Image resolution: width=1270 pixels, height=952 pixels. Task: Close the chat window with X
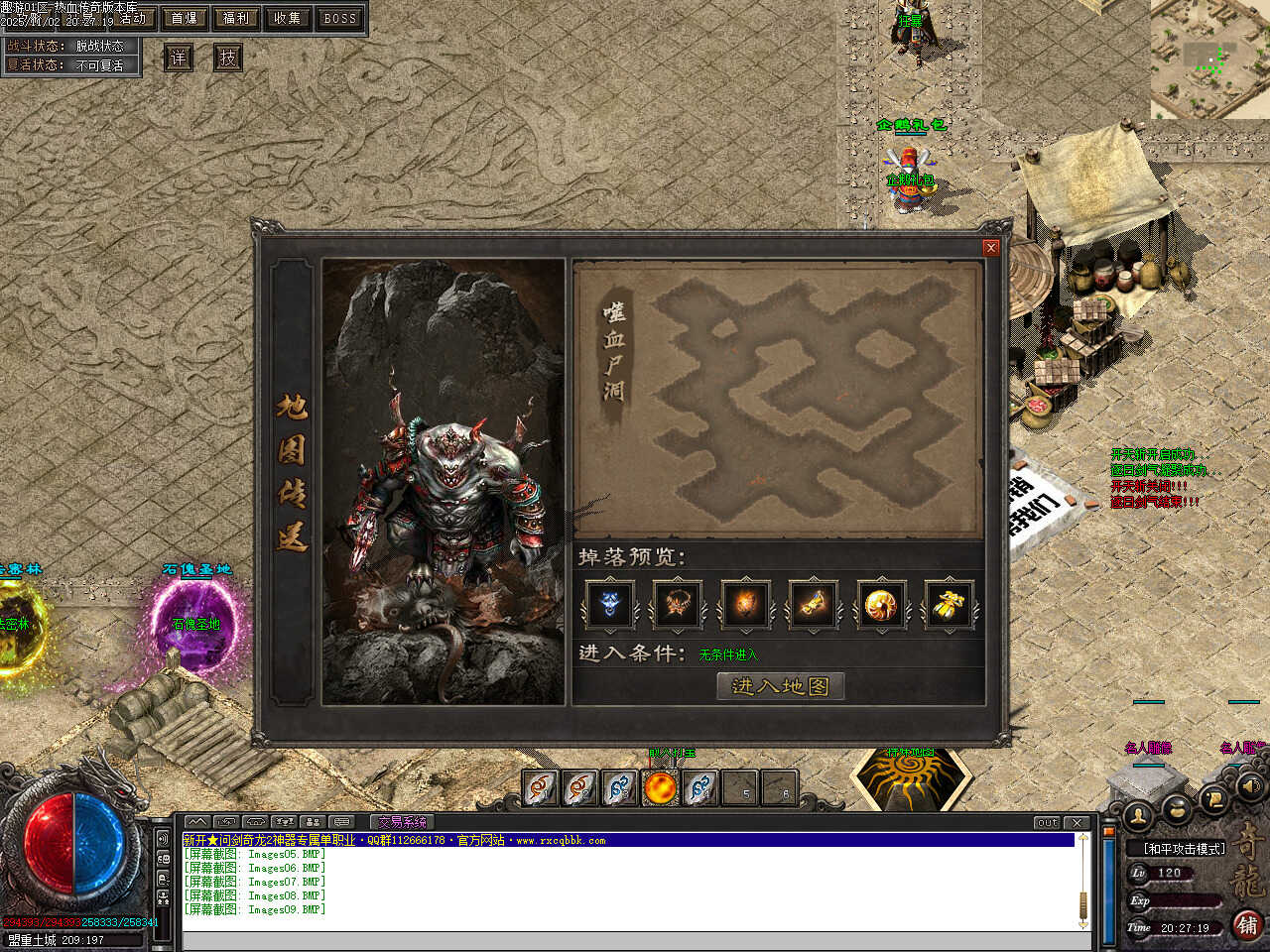tap(1078, 823)
